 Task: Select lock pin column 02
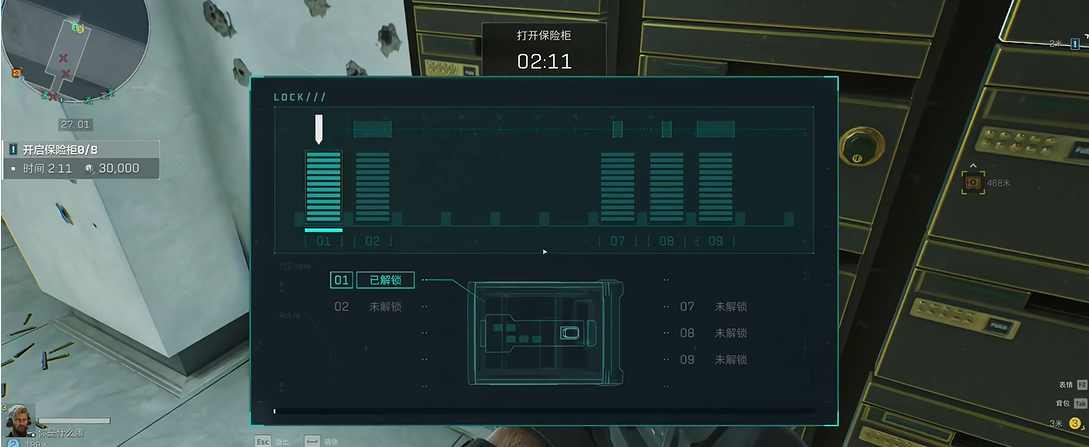point(373,187)
